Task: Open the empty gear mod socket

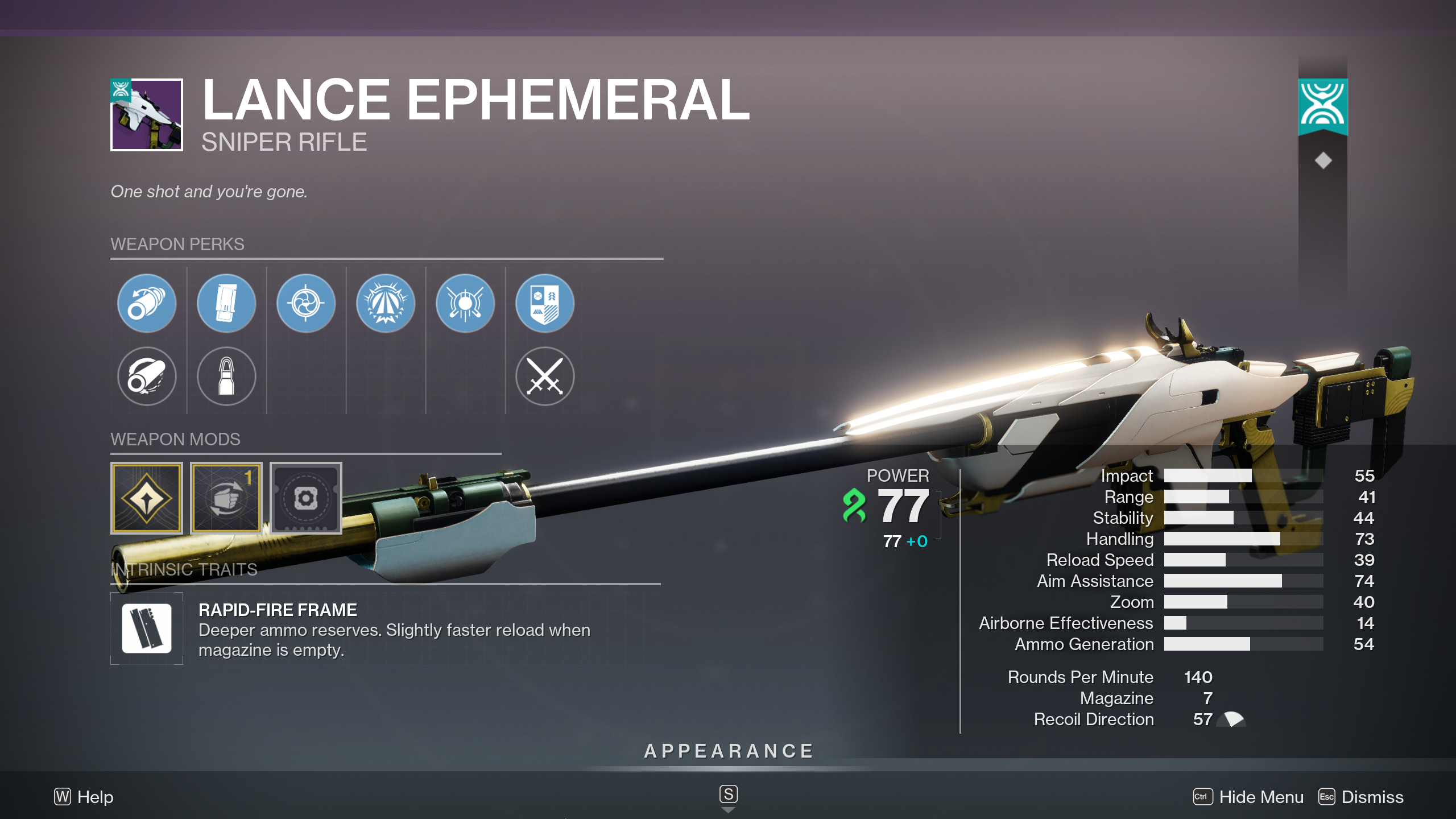Action: click(x=305, y=498)
